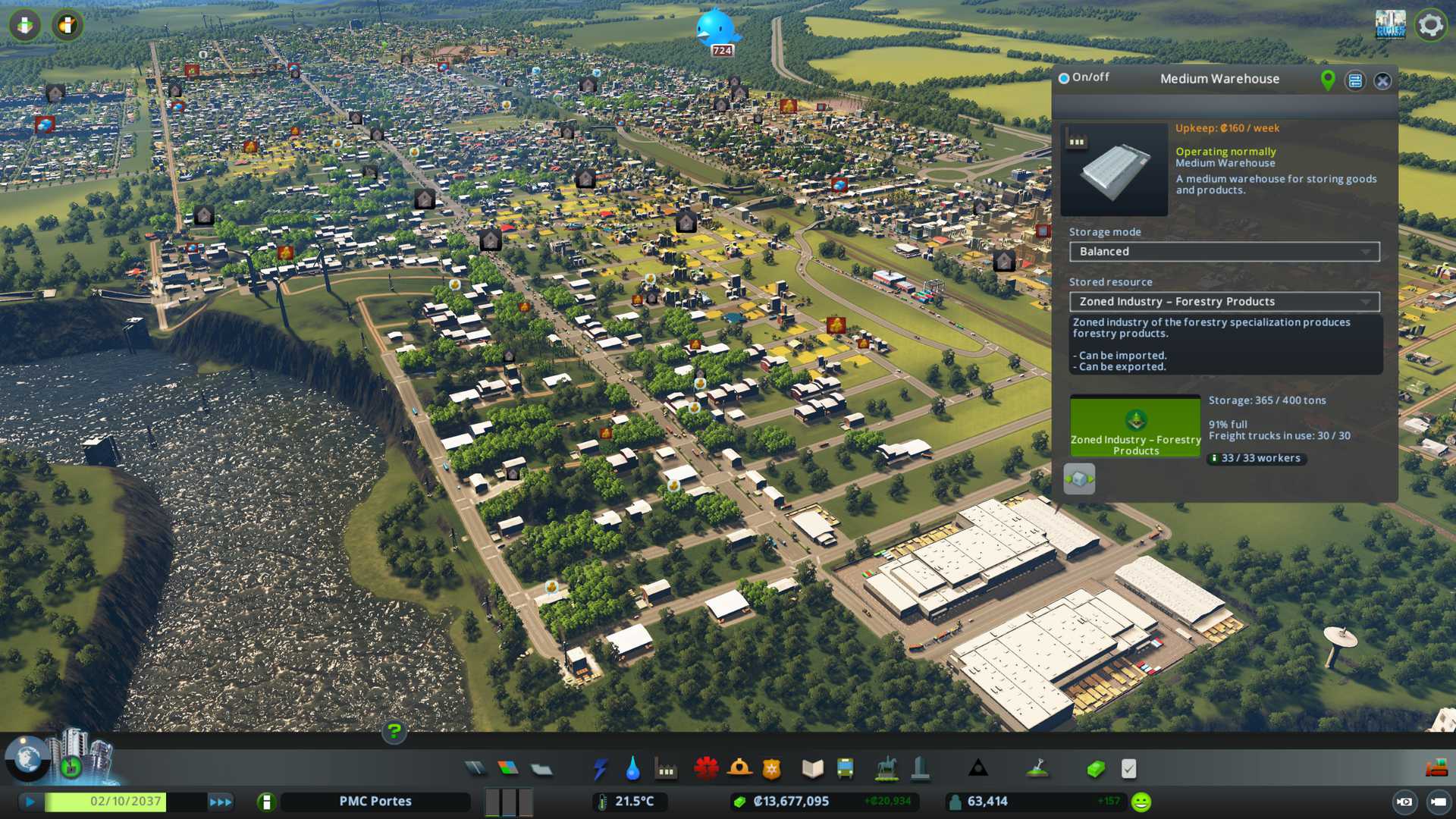
Task: Open the Public Transport bus menu
Action: [845, 769]
